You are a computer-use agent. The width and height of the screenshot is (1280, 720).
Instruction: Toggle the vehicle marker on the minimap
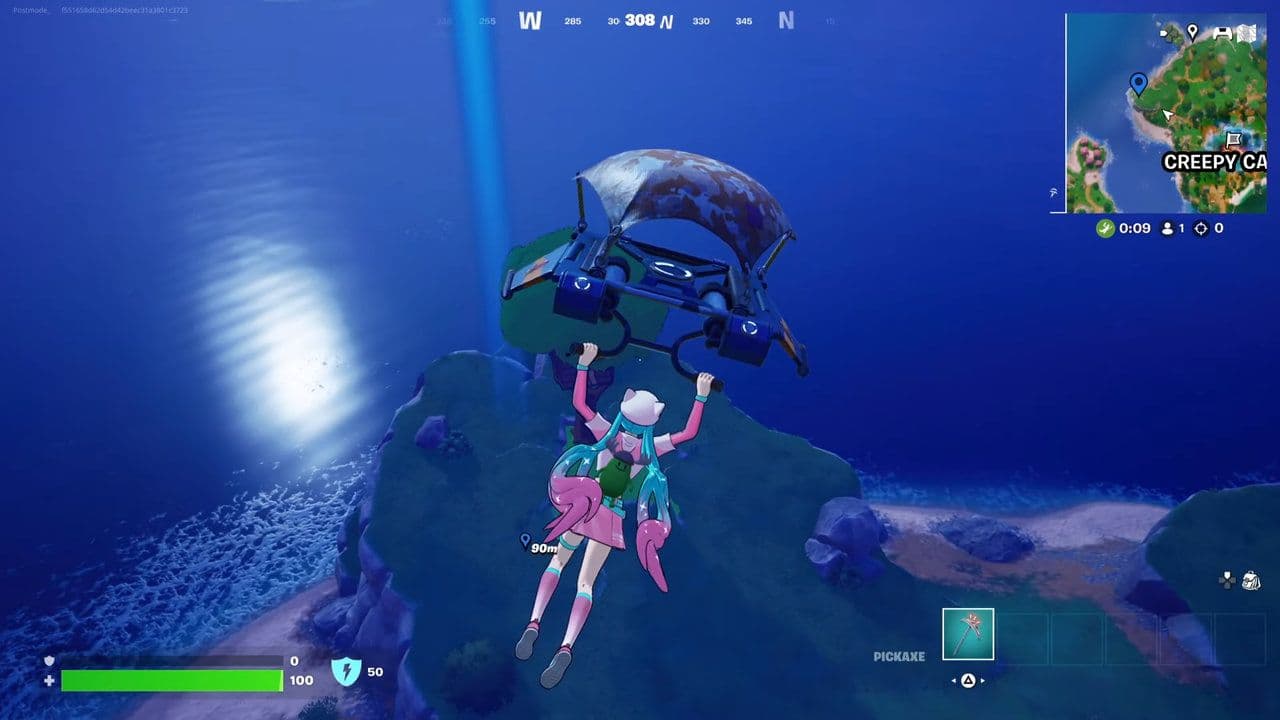coord(1221,33)
